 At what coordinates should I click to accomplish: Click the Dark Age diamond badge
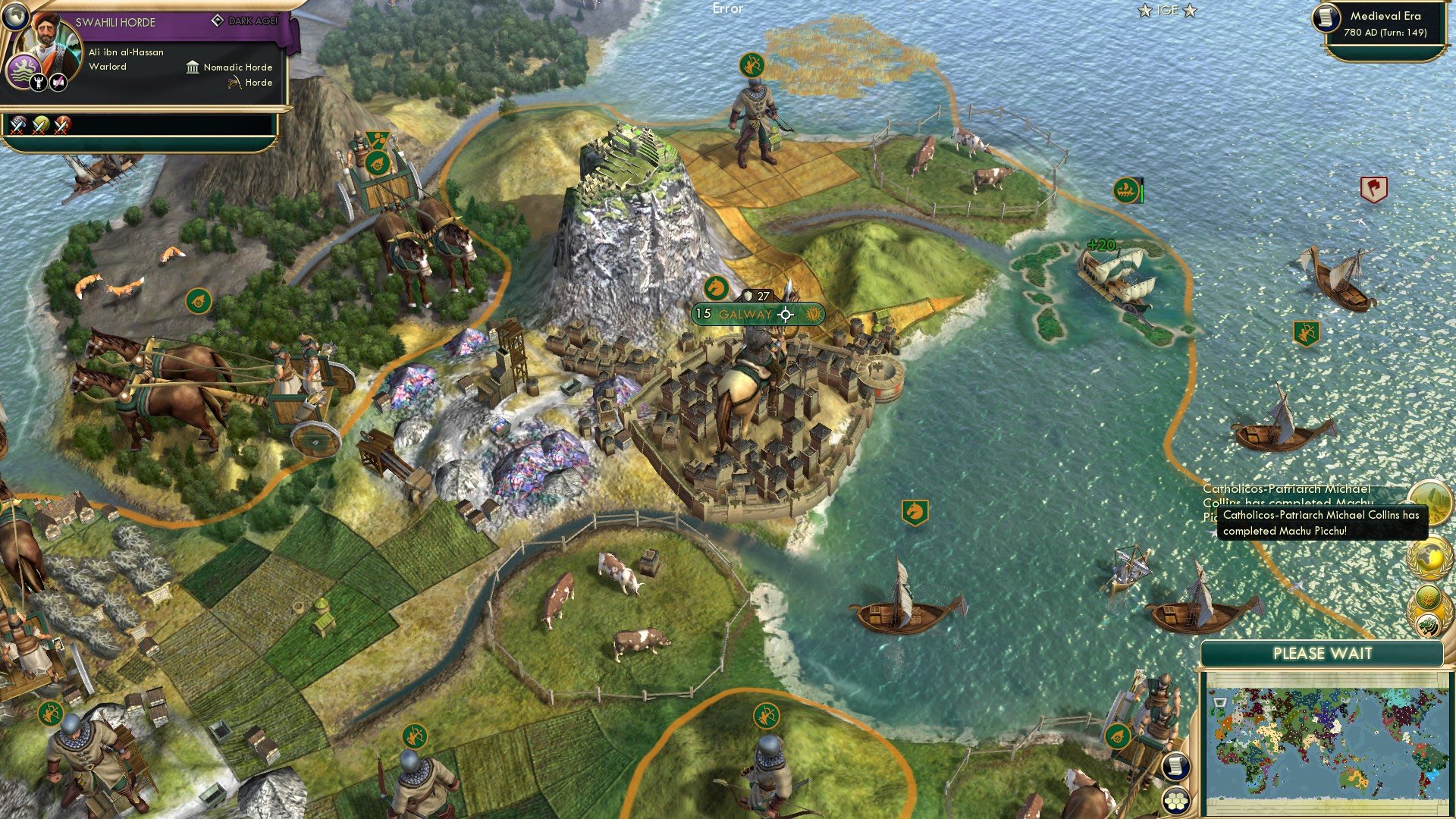click(x=218, y=20)
